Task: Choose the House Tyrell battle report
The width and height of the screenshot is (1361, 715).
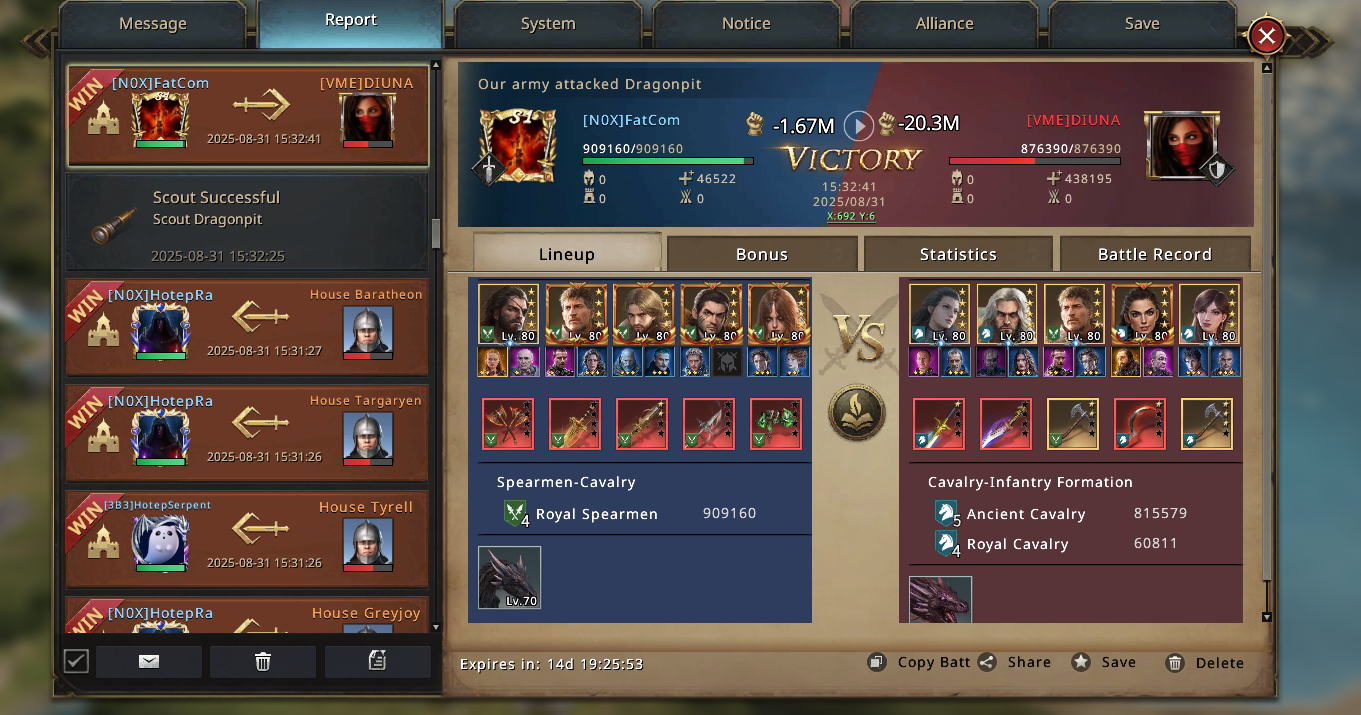Action: pos(247,539)
